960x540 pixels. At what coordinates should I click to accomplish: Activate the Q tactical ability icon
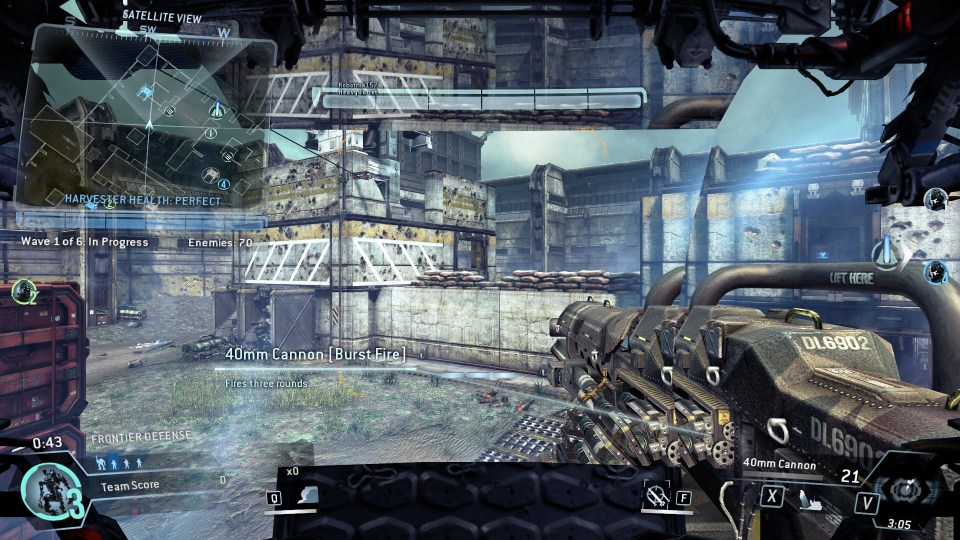pos(309,495)
